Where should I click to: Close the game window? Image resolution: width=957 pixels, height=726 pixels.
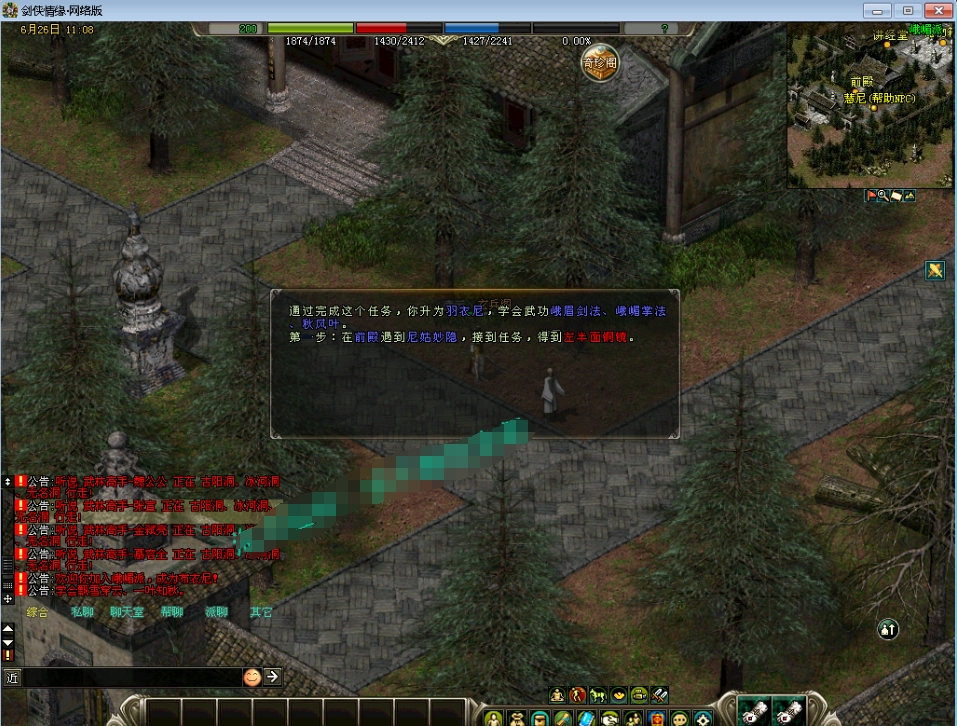[x=934, y=10]
